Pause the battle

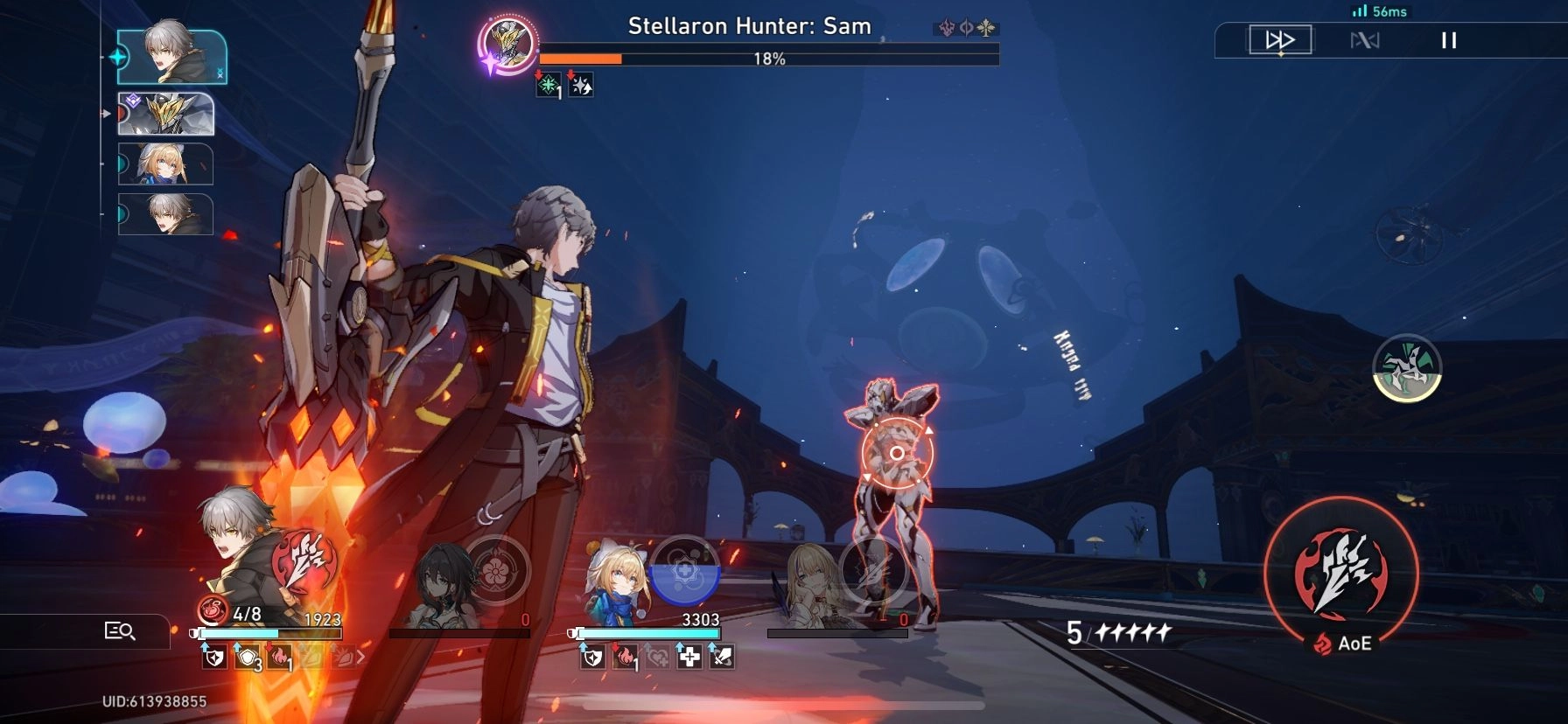pos(1448,38)
